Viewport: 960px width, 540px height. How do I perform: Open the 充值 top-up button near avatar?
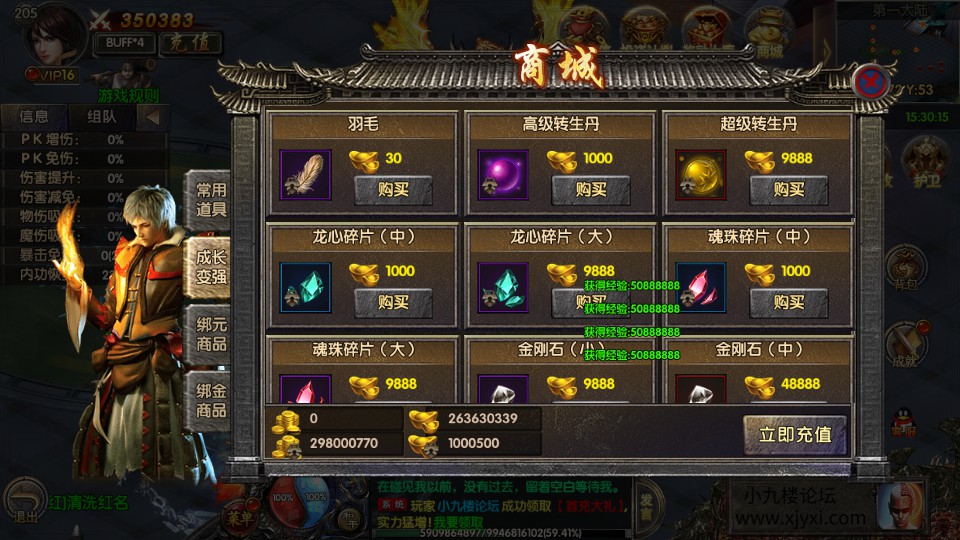(190, 43)
